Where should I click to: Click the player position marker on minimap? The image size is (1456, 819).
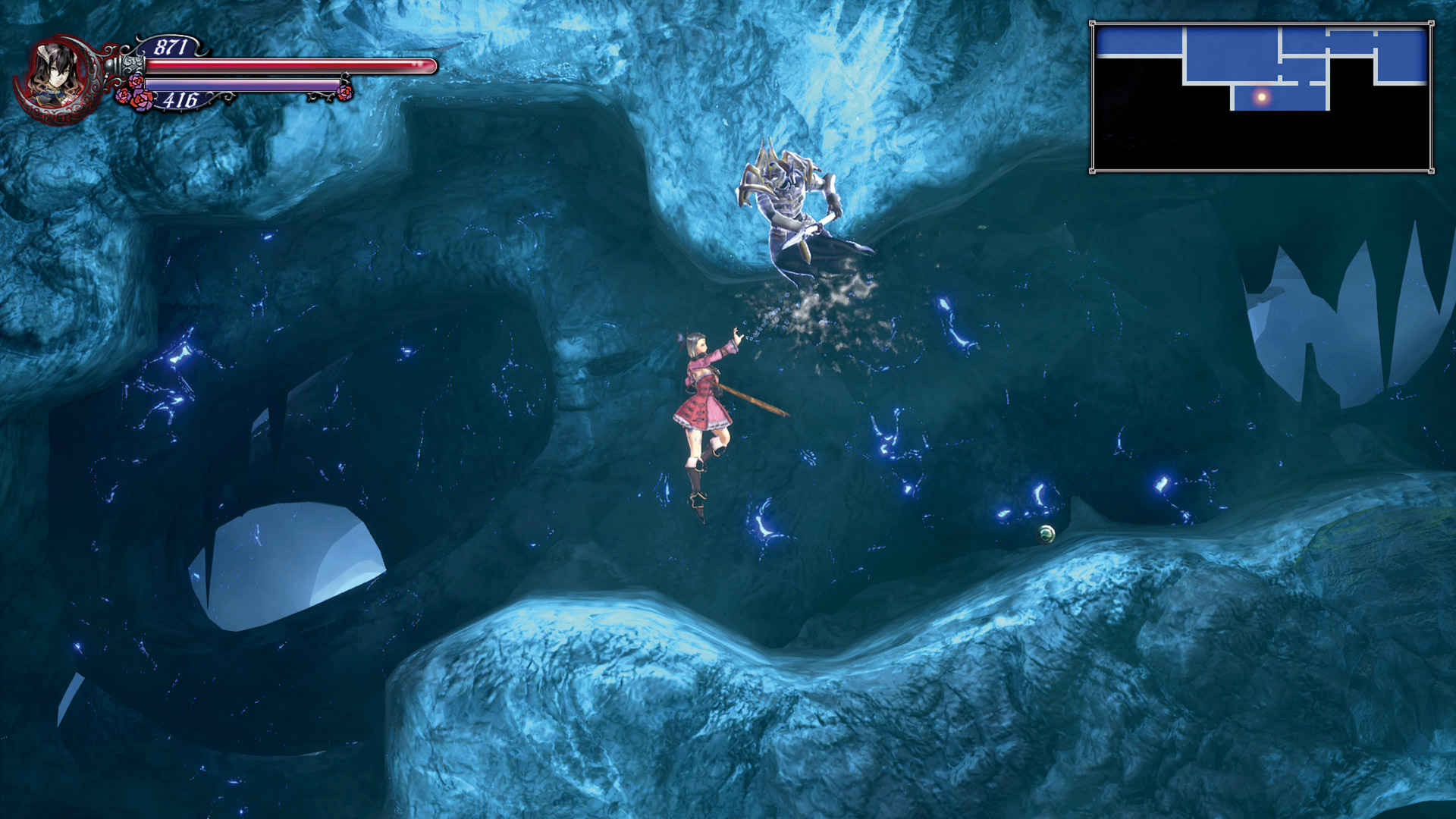1262,97
